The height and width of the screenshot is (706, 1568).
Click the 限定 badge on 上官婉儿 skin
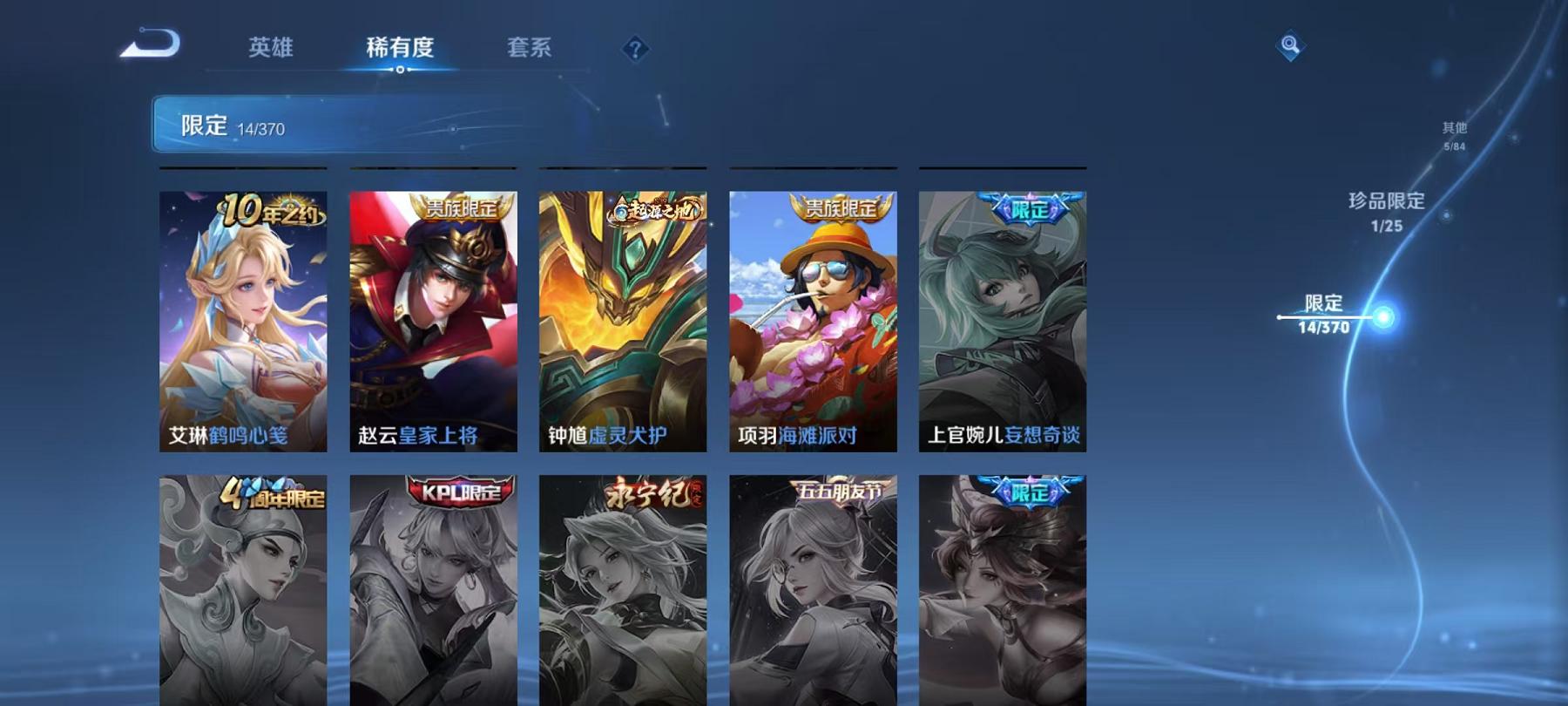click(x=1031, y=207)
